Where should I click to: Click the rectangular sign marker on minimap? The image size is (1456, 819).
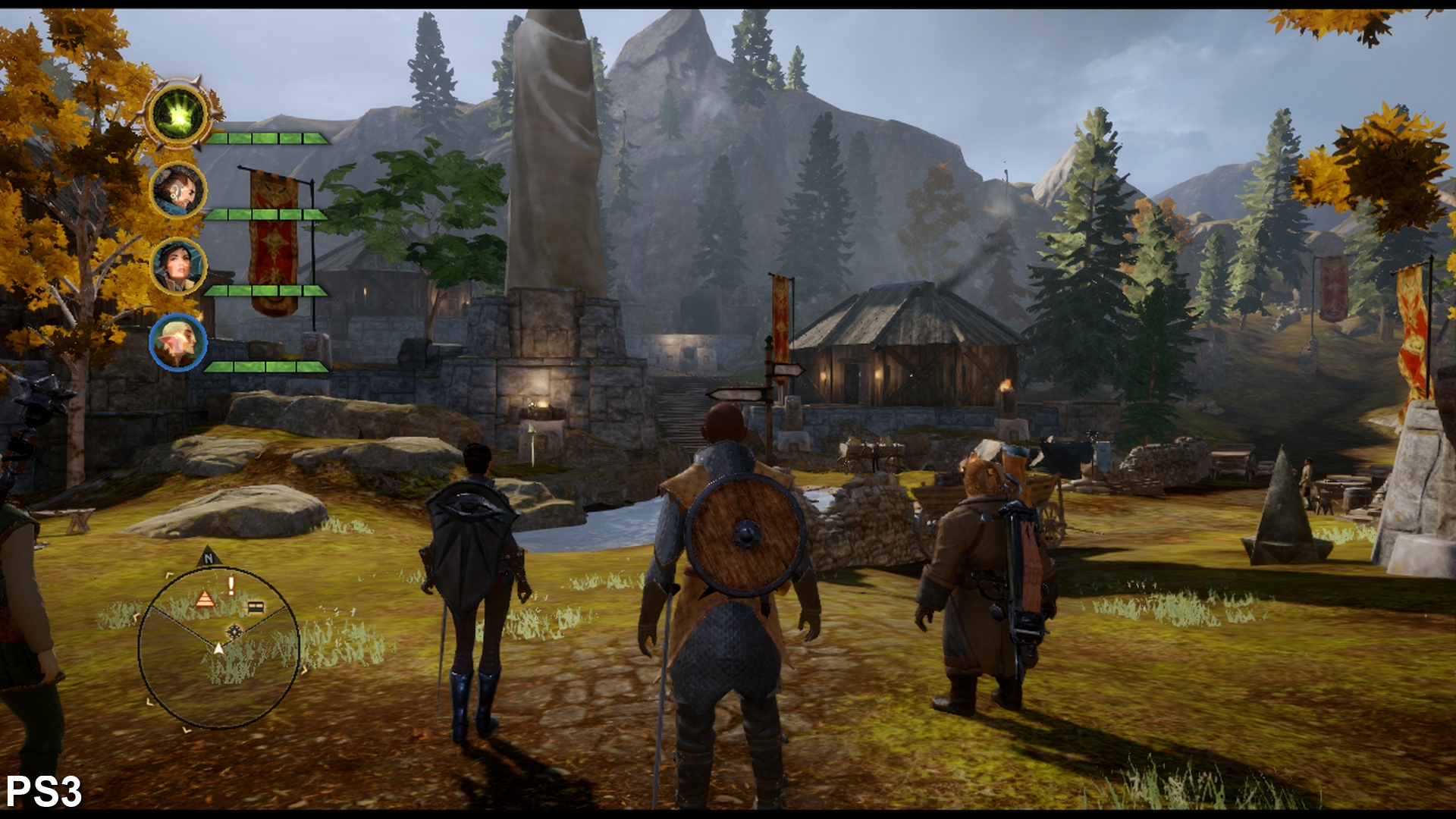tap(256, 607)
